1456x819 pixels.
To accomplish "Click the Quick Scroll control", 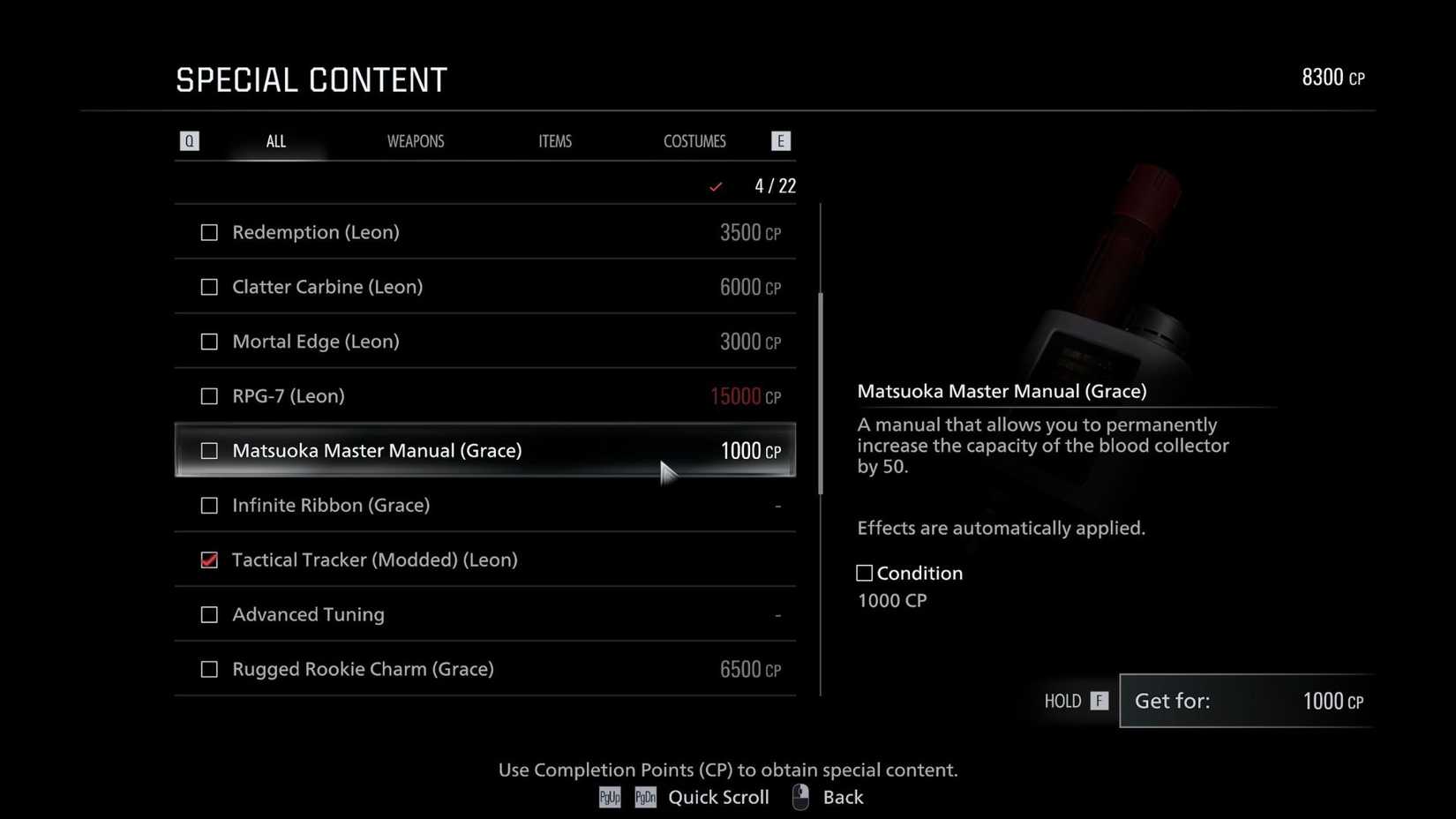I will [x=719, y=797].
